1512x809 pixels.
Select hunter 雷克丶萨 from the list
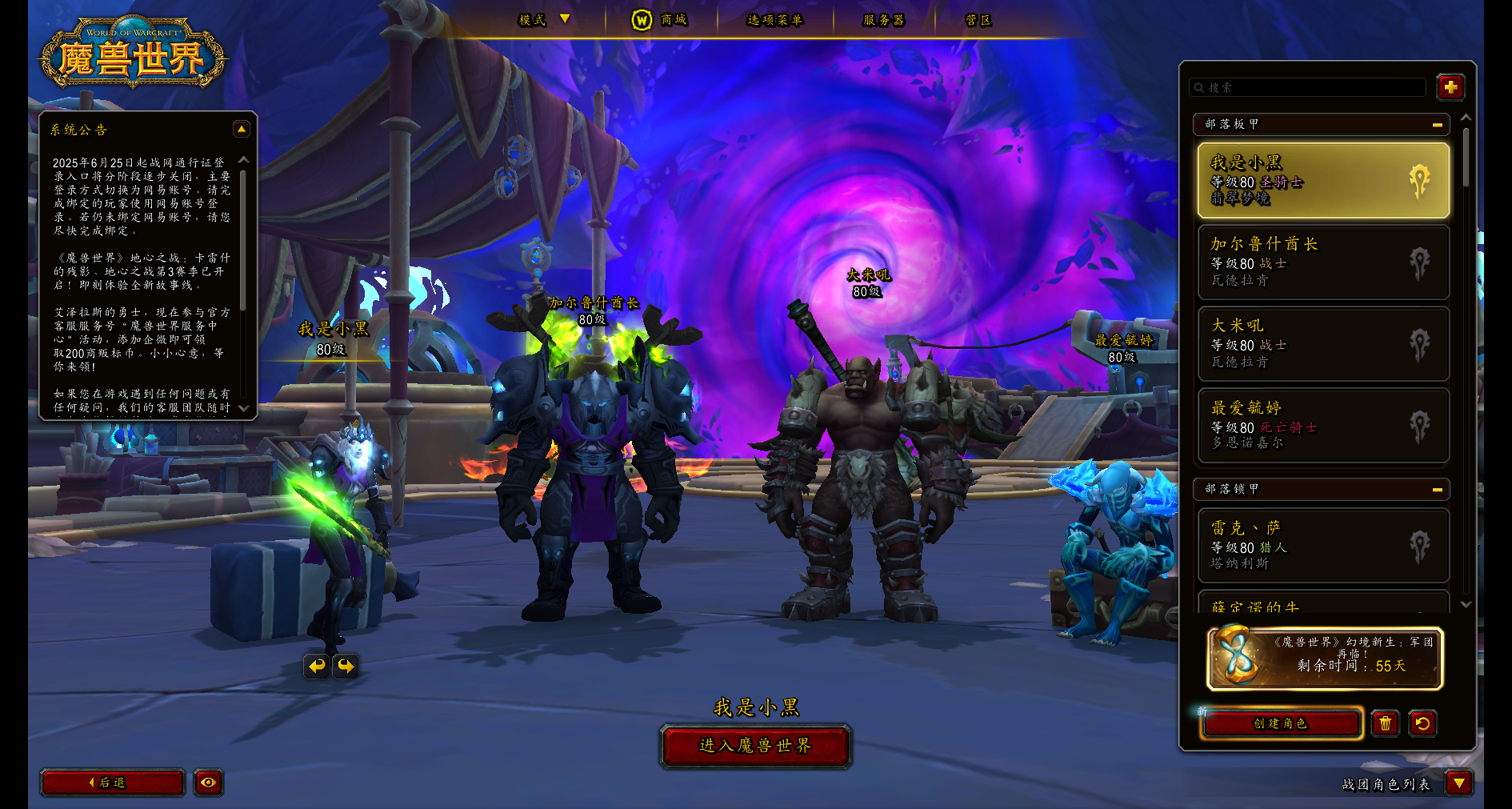pos(1323,546)
